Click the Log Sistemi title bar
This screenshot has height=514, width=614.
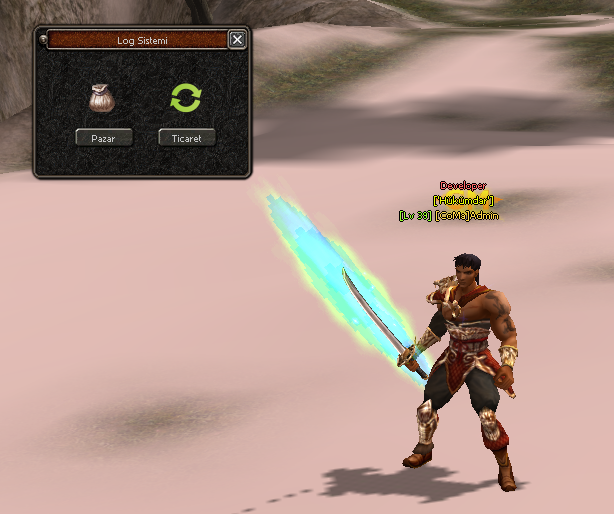(x=137, y=40)
